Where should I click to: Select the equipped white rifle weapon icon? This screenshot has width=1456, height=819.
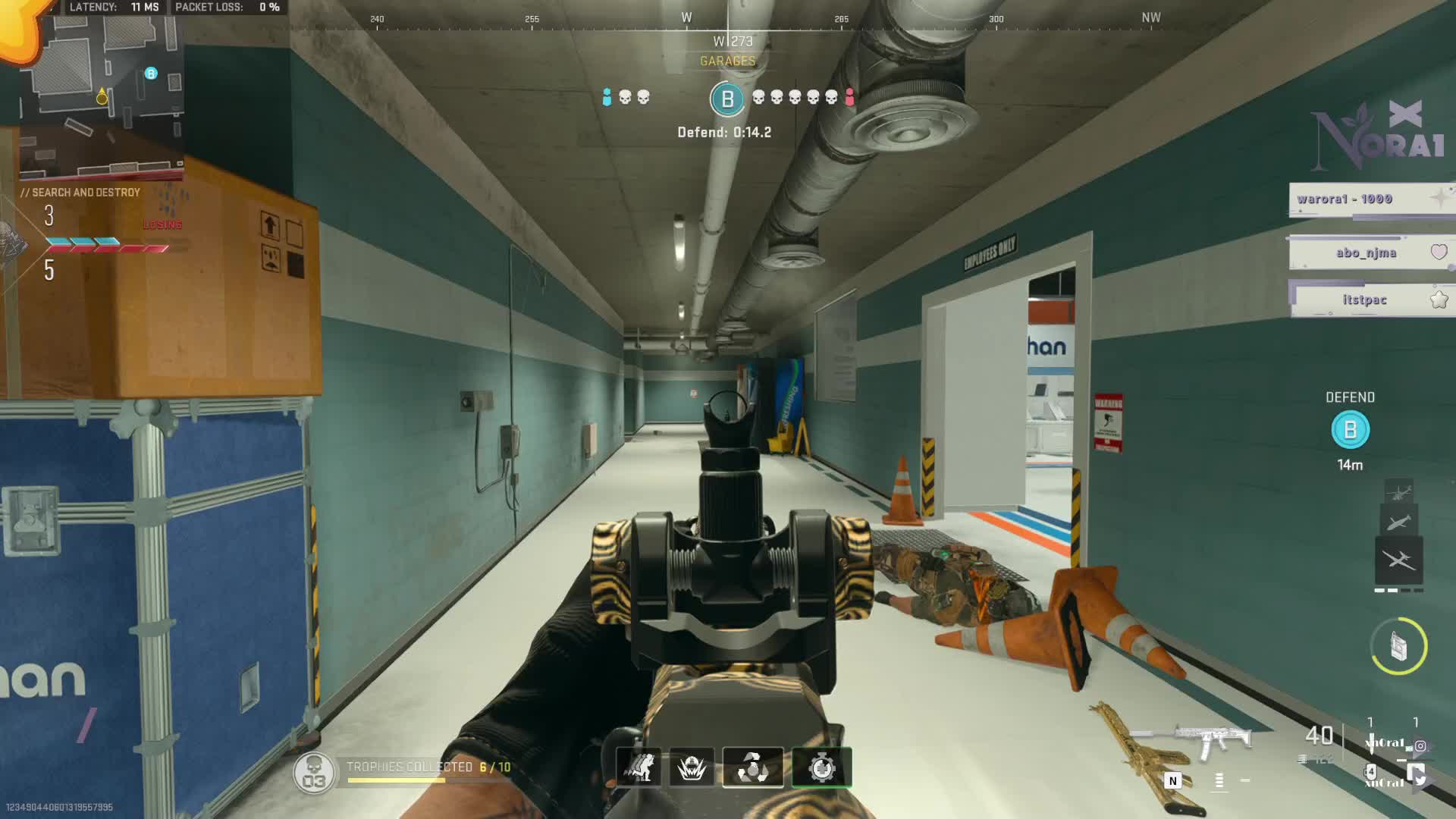click(1212, 739)
